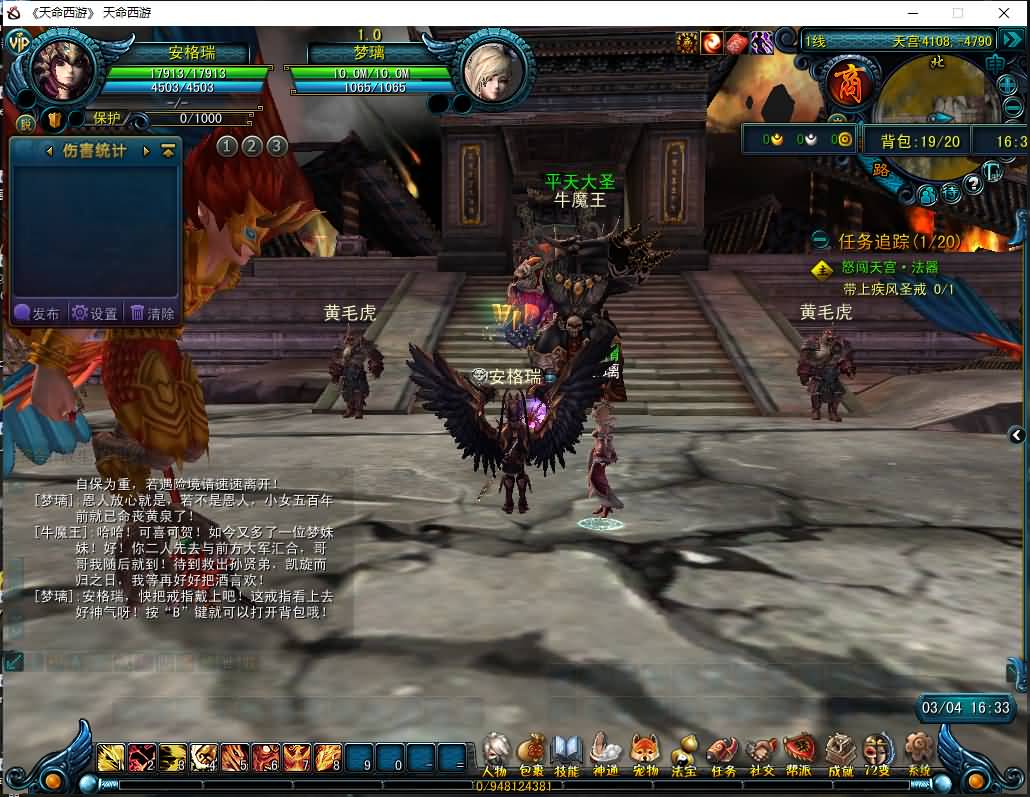Image resolution: width=1030 pixels, height=797 pixels.
Task: Open 设置 in the damage statistics panel
Action: point(96,313)
